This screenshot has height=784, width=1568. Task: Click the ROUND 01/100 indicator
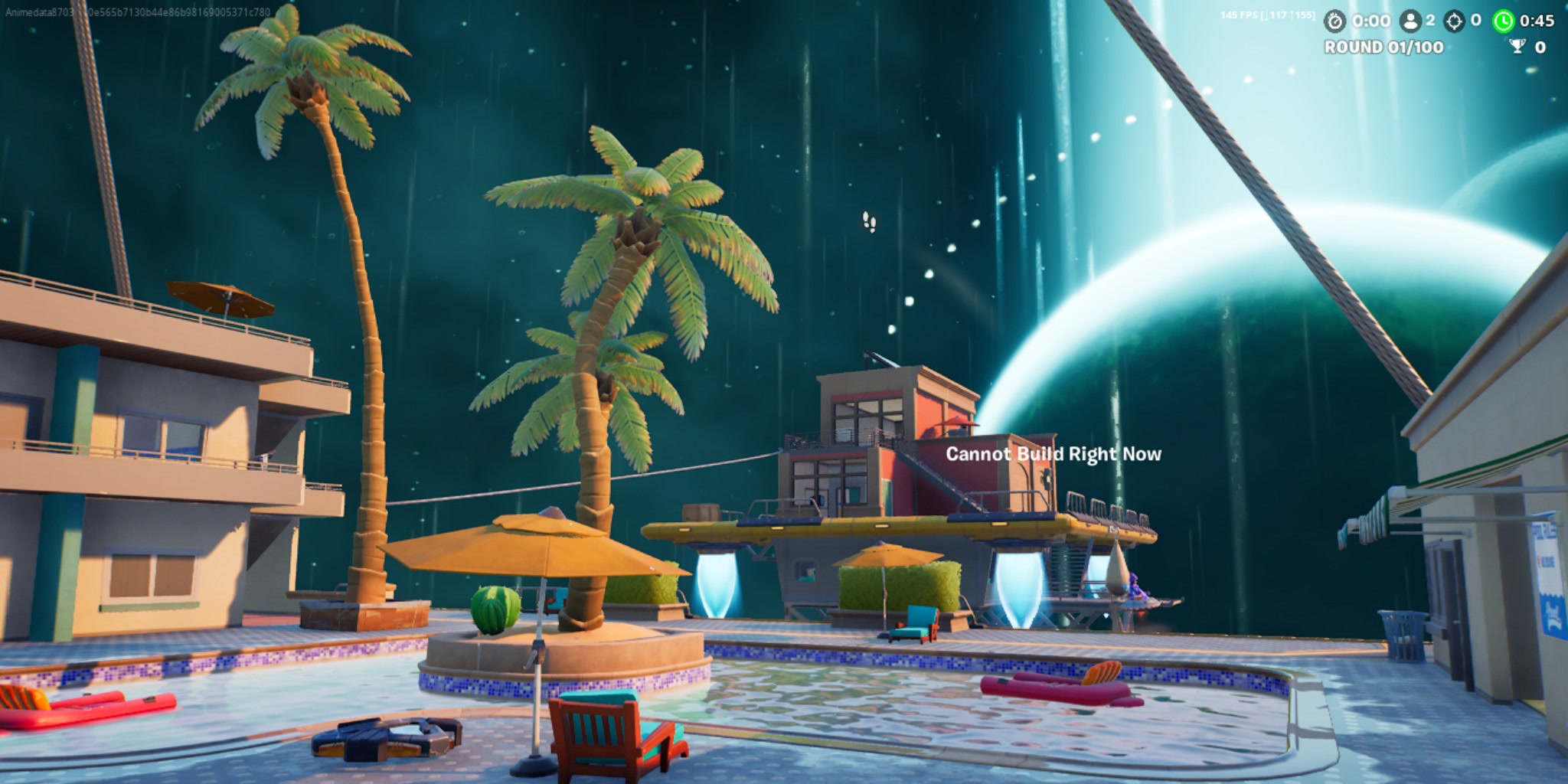[1383, 47]
